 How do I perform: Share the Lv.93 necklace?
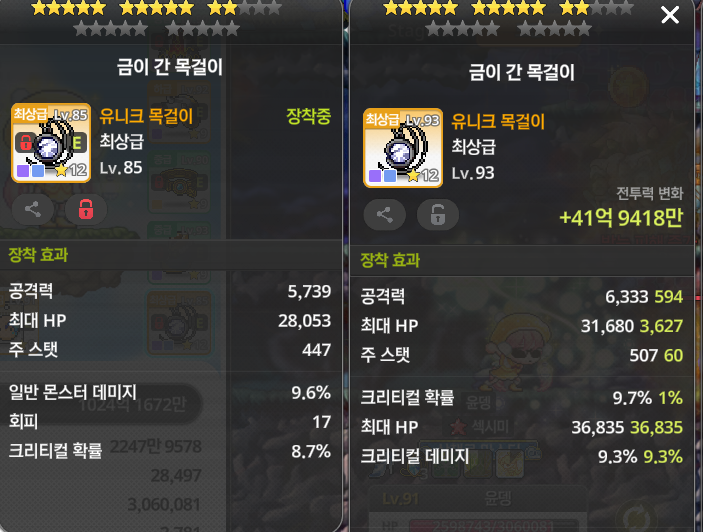pyautogui.click(x=385, y=214)
